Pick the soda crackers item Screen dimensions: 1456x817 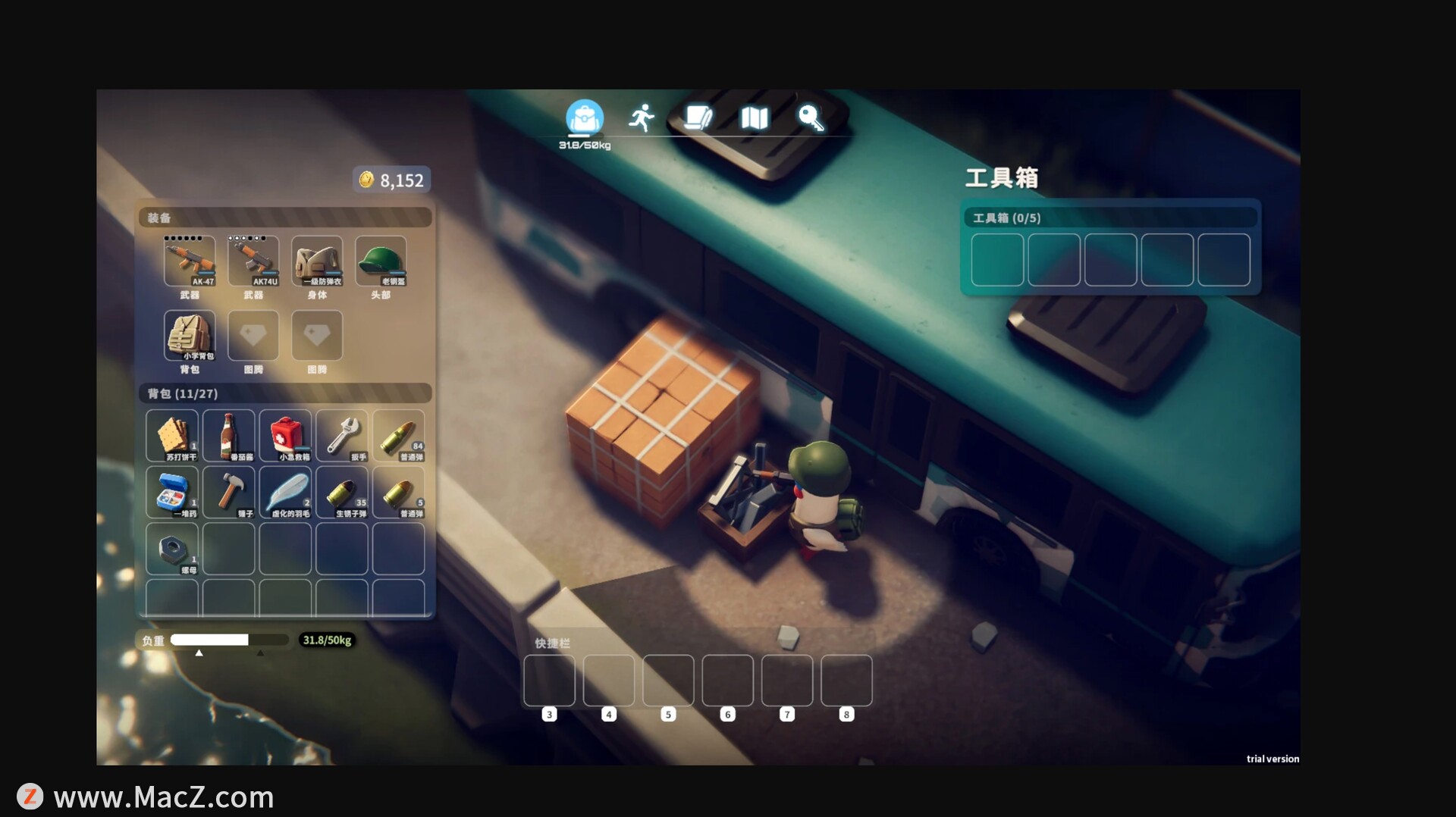(172, 435)
